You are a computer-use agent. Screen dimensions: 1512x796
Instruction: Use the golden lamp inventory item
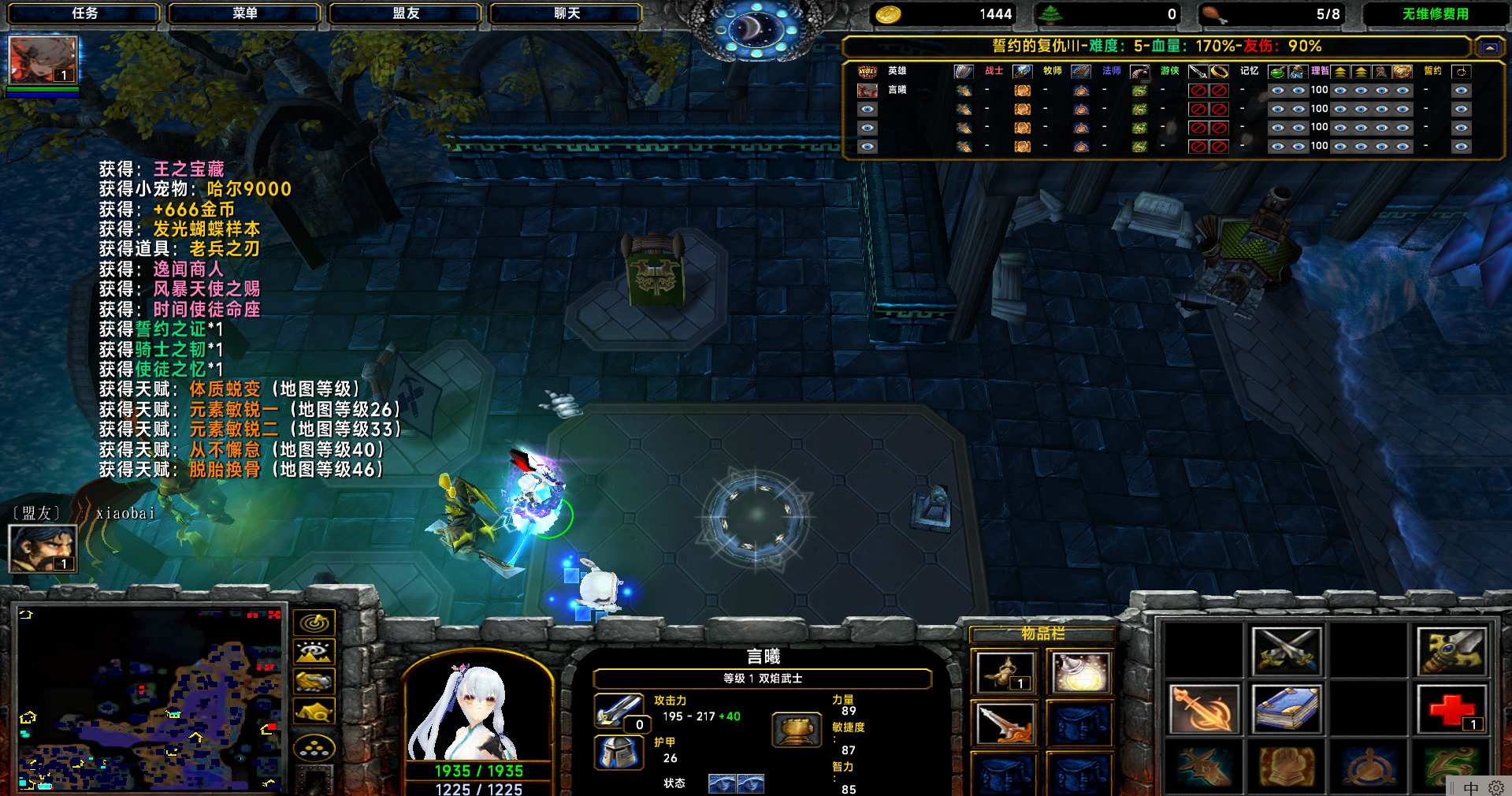point(1003,672)
